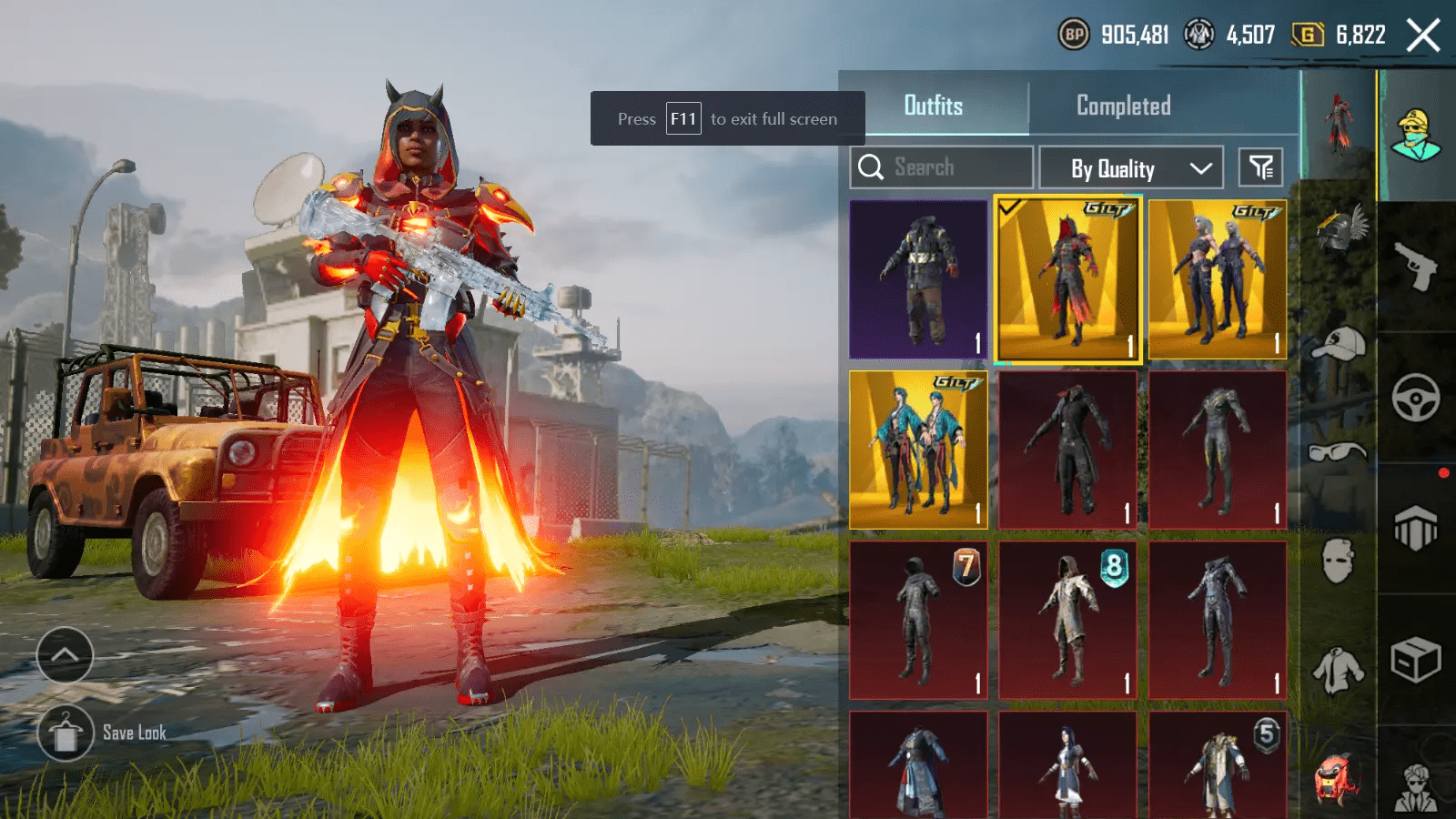Select the currently equipped GILT red outfit
Viewport: 1456px width, 819px height.
(1069, 278)
